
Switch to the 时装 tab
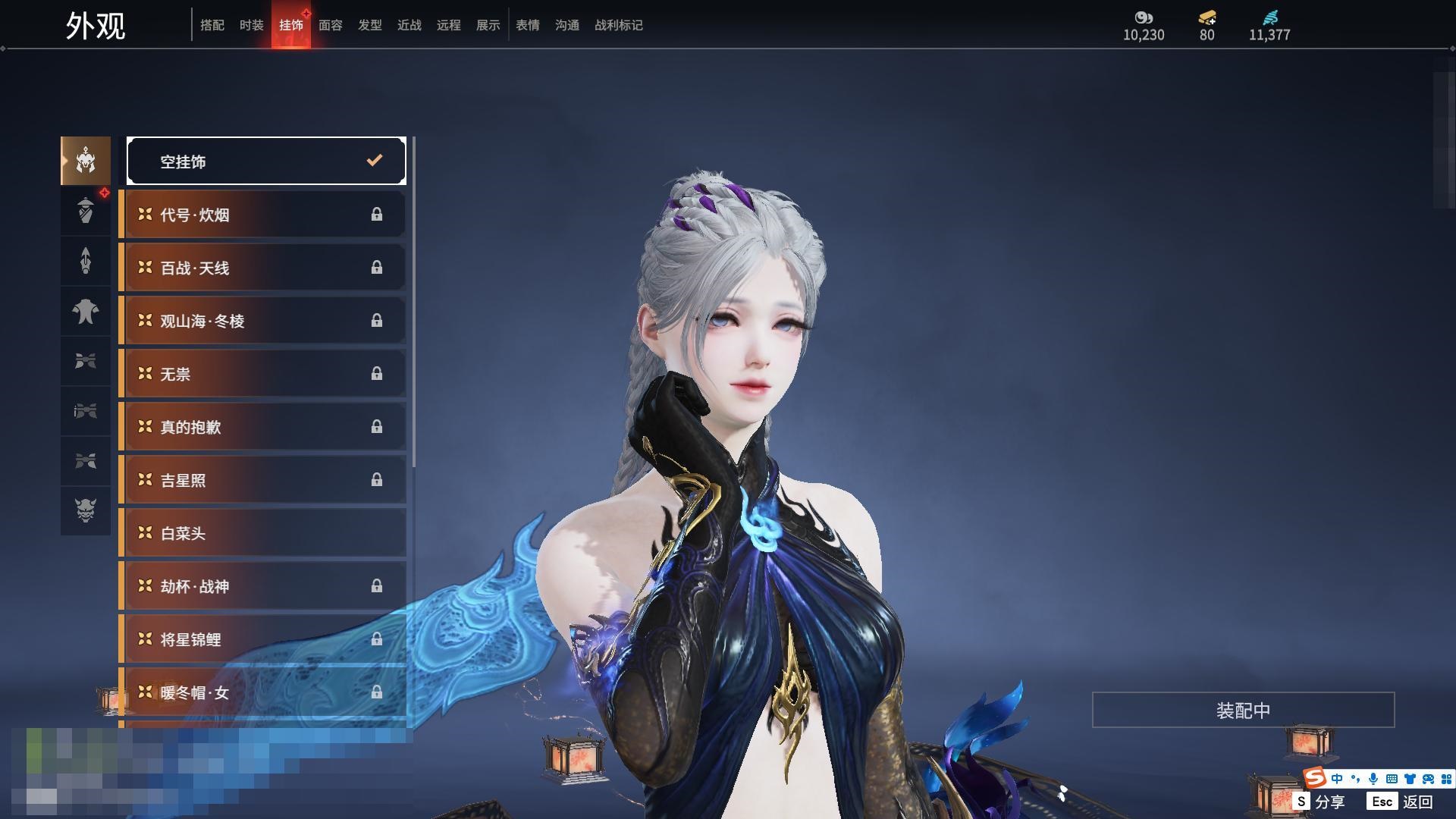(251, 25)
